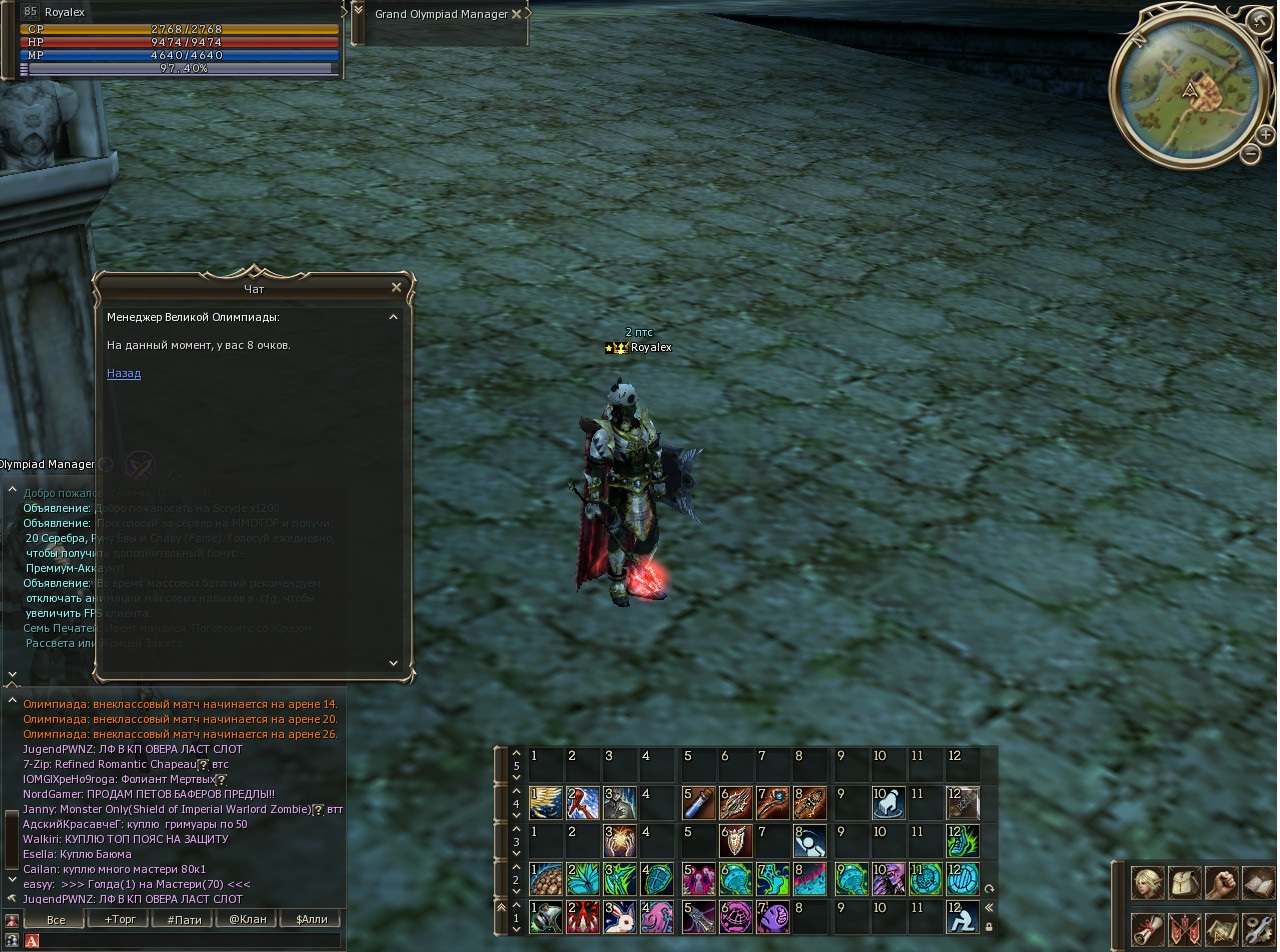1280x952 pixels.
Task: Select the @Клан chat tab
Action: 247,919
